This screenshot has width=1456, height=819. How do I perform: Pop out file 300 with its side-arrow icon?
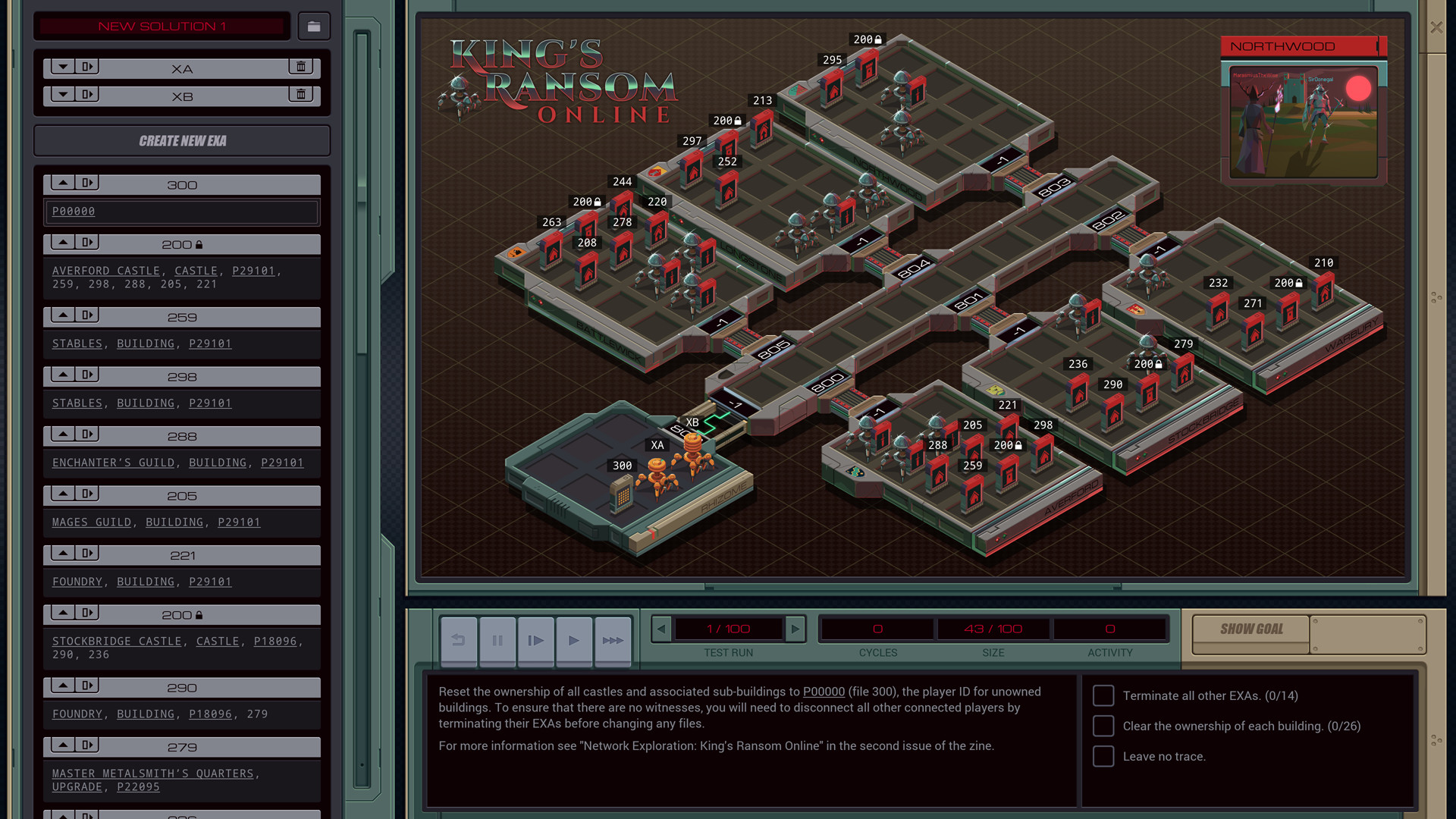click(x=88, y=182)
